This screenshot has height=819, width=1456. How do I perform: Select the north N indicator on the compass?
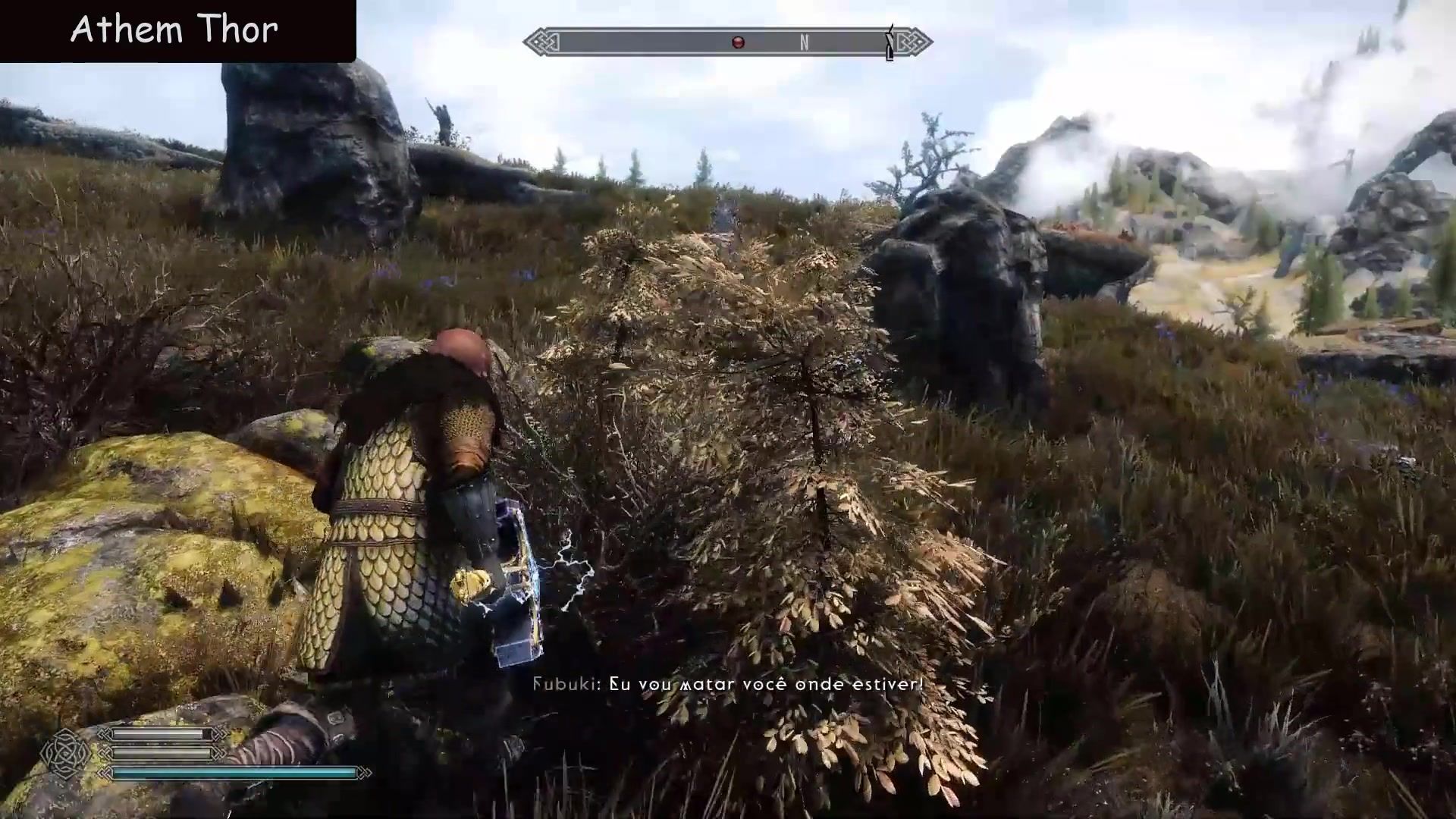click(804, 42)
